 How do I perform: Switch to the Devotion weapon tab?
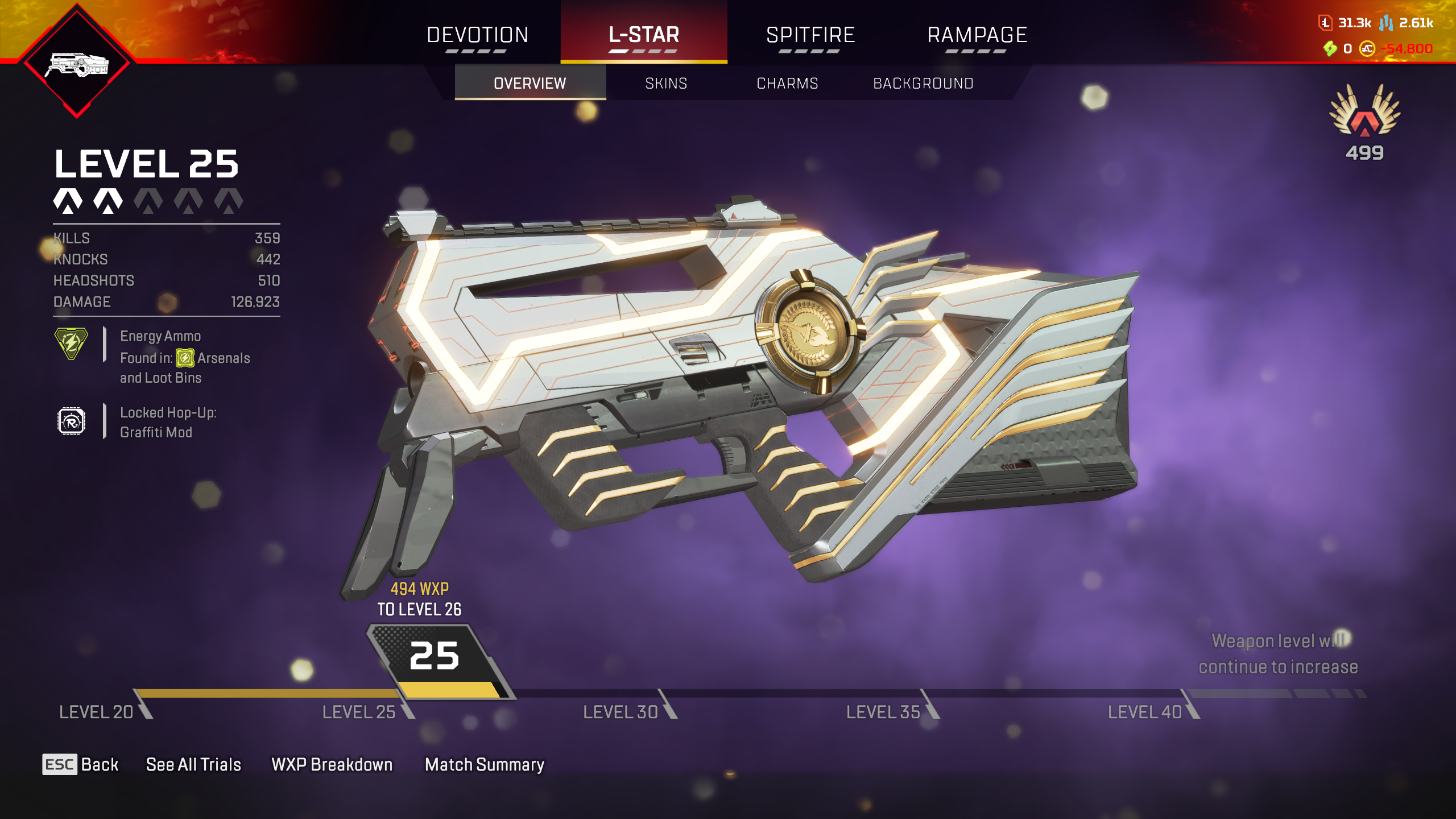(478, 35)
